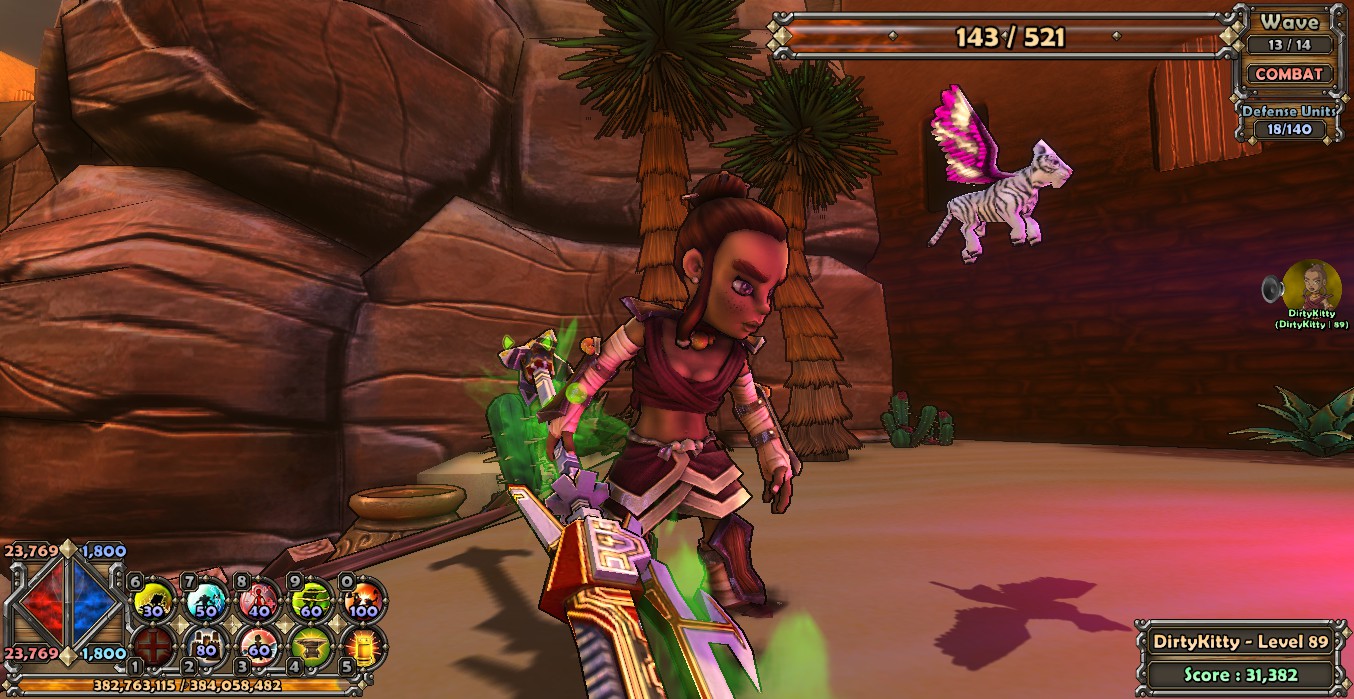
Task: Use the red figure ability costing 60
Action: pyautogui.click(x=258, y=645)
